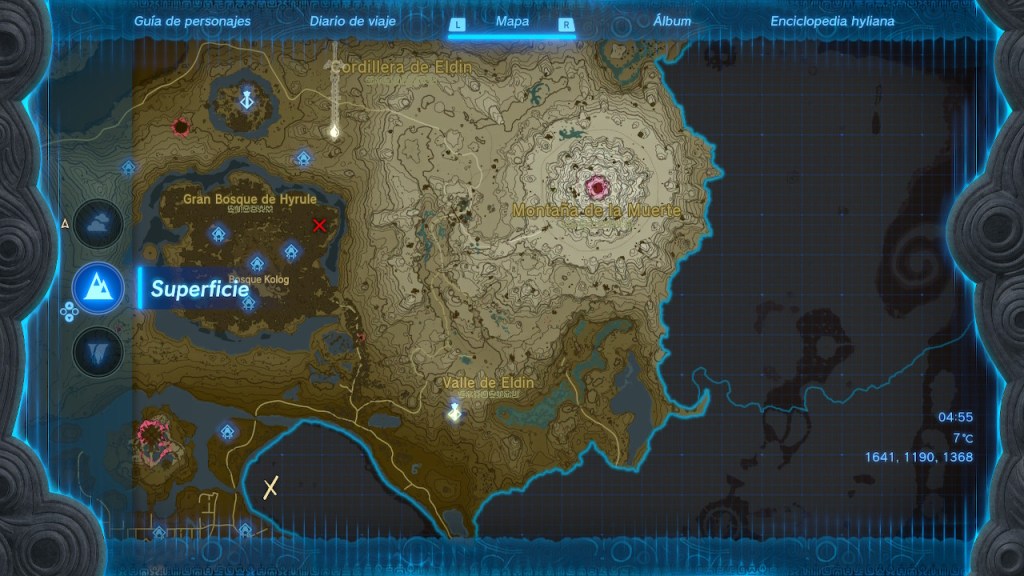
Task: Select the Montaña de la Muerte red summit marker
Action: pos(599,186)
